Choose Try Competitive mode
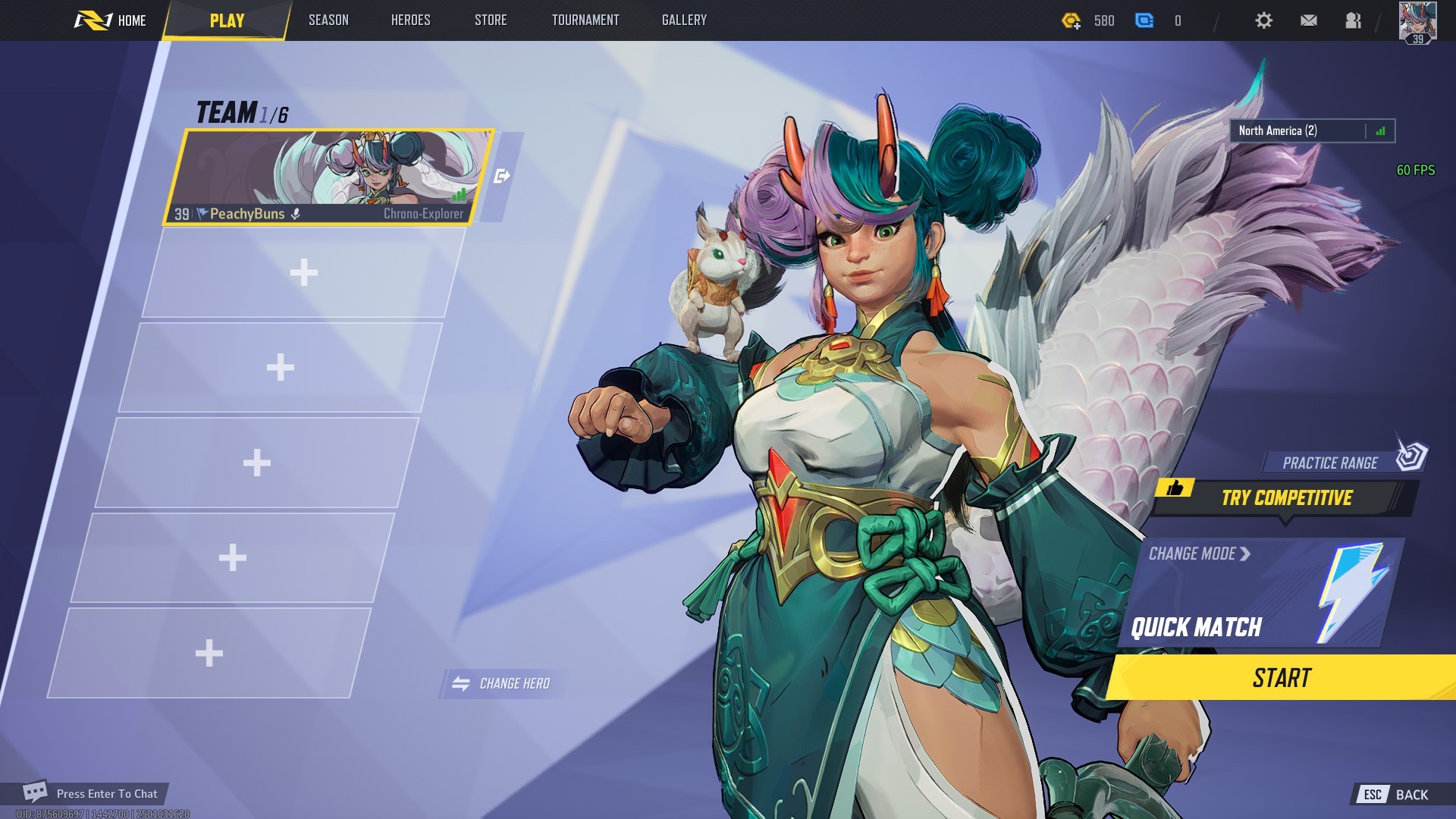Screen dimensions: 1456x819 click(x=1286, y=498)
